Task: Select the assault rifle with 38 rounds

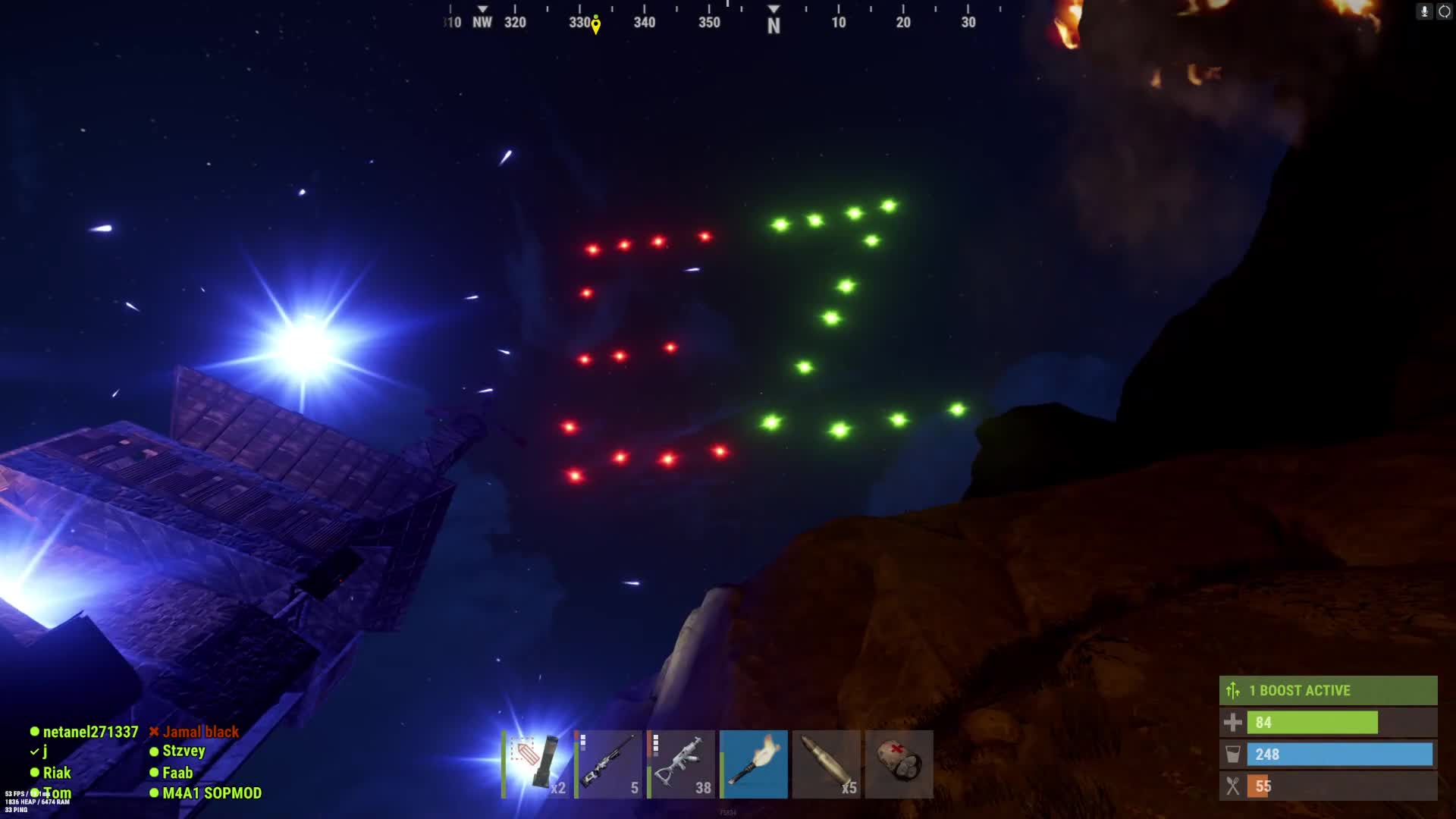Action: click(682, 764)
